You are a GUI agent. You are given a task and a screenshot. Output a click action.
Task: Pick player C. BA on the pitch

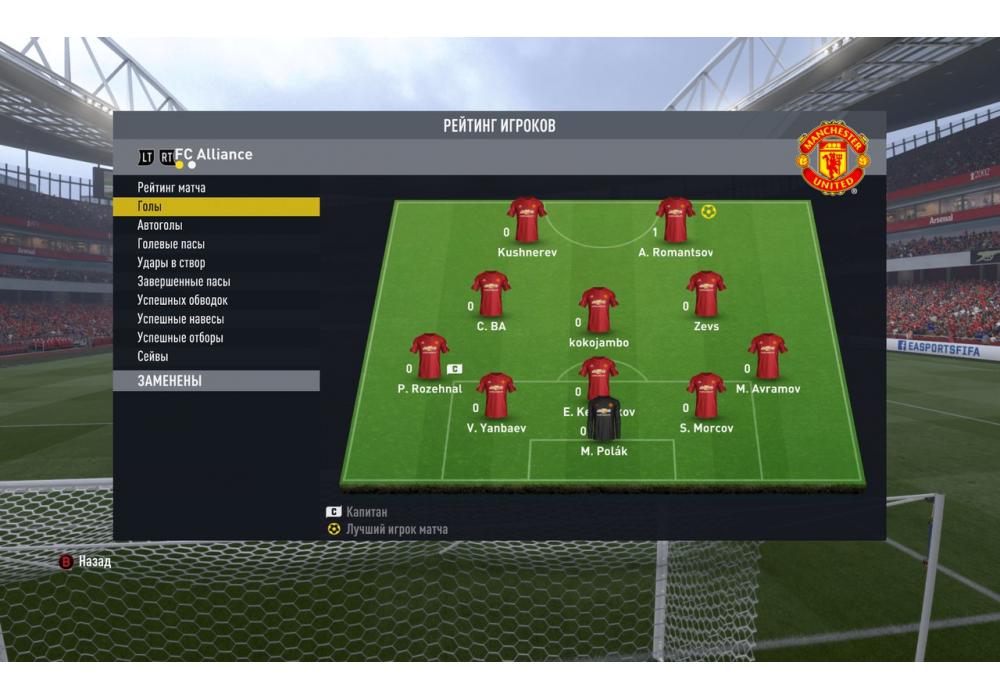(491, 294)
